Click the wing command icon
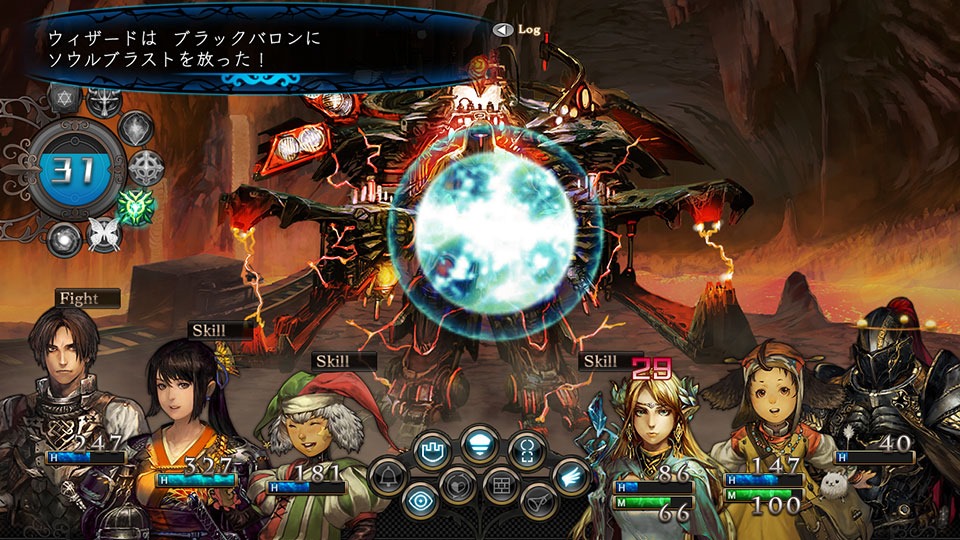 572,475
